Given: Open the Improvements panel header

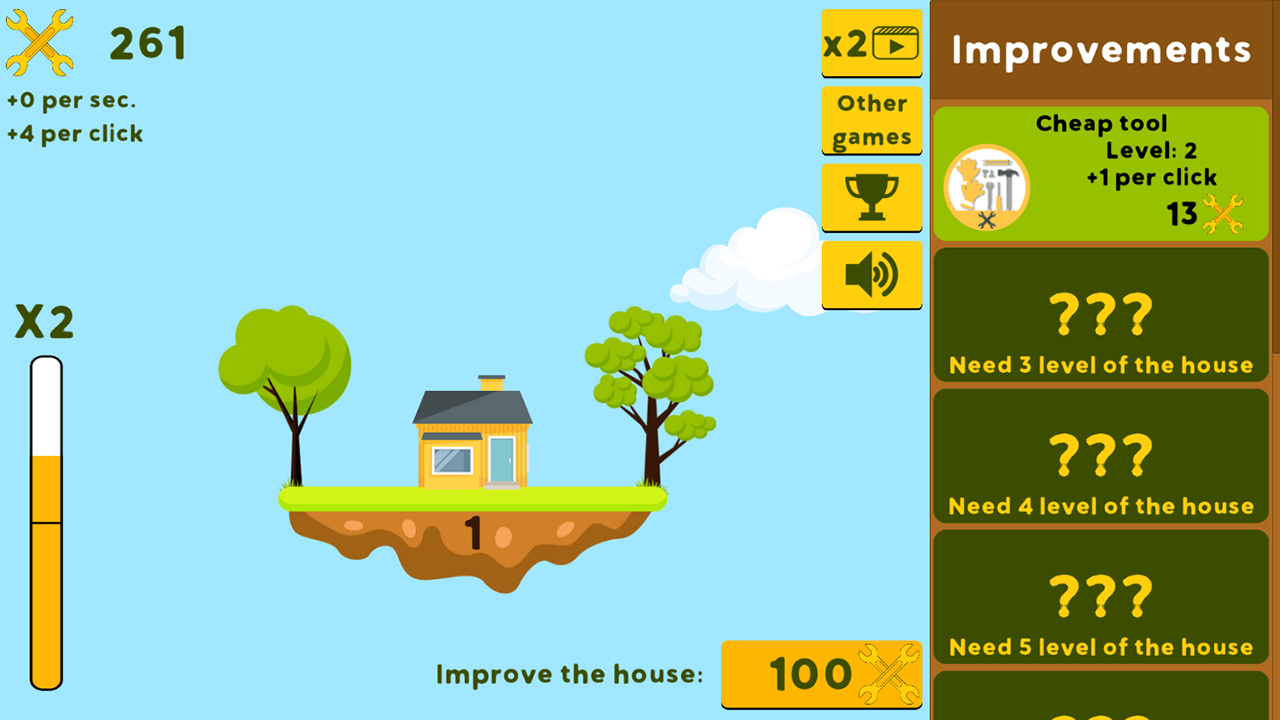Looking at the screenshot, I should click(1100, 49).
